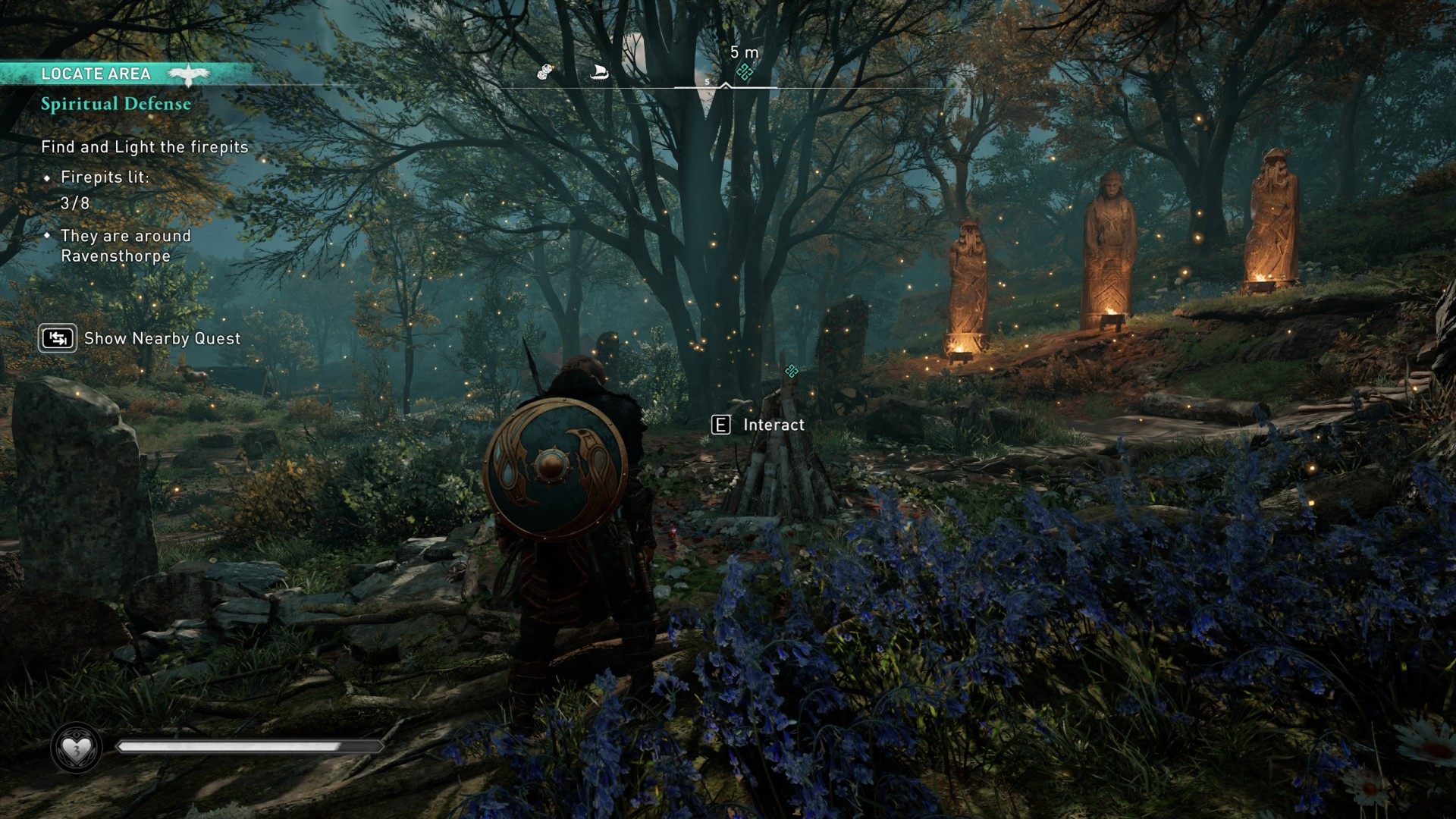The image size is (1456, 819).
Task: Click the dice icon on the compass bar
Action: point(544,72)
